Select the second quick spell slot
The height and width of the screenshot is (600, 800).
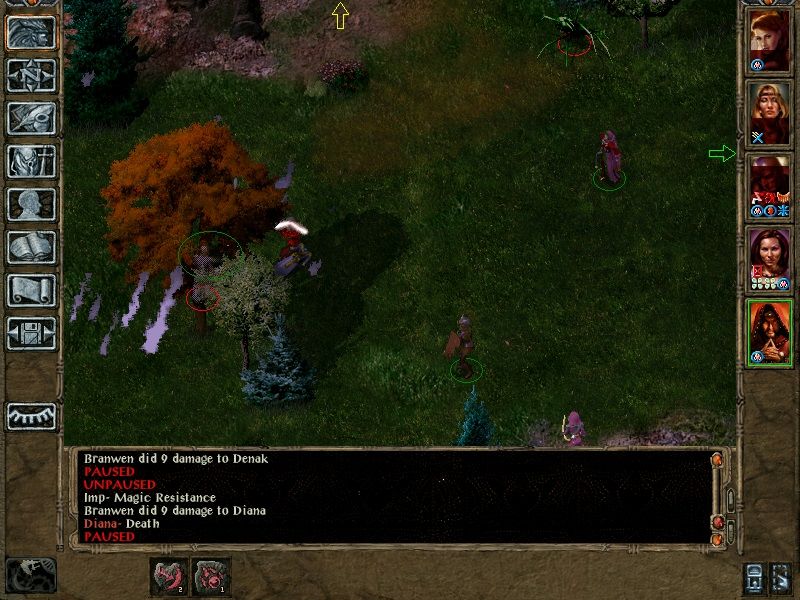pos(211,576)
